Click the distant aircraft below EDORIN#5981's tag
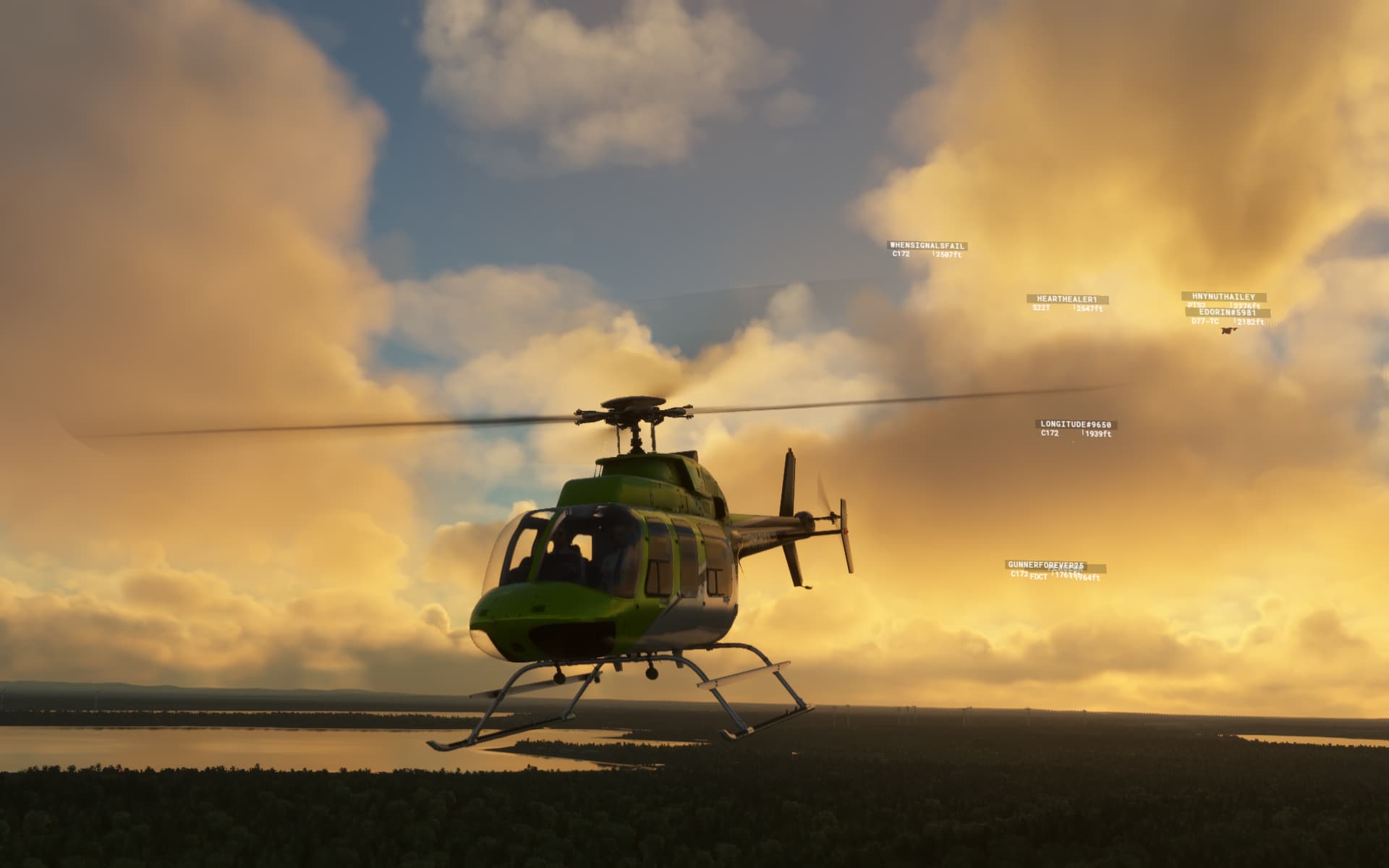 [1228, 331]
